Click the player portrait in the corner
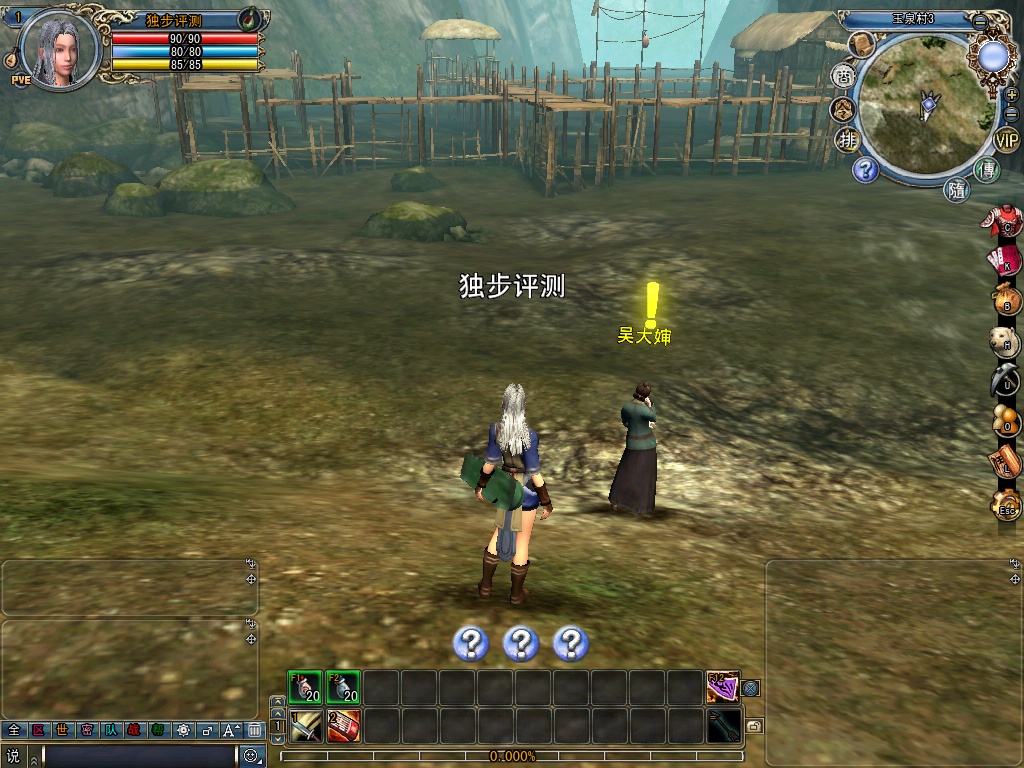The height and width of the screenshot is (768, 1024). tap(58, 47)
